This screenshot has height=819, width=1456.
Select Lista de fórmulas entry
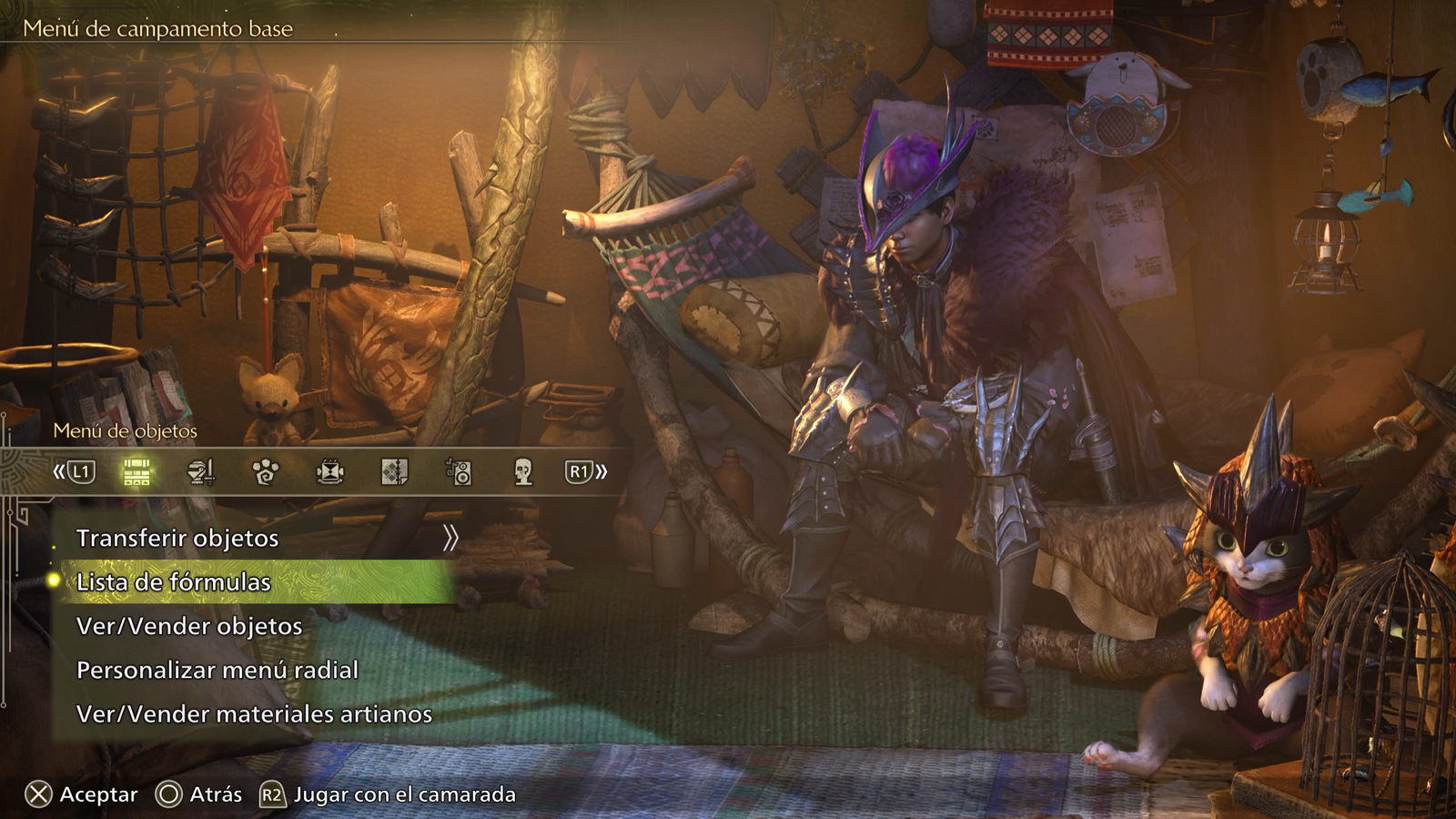[174, 581]
